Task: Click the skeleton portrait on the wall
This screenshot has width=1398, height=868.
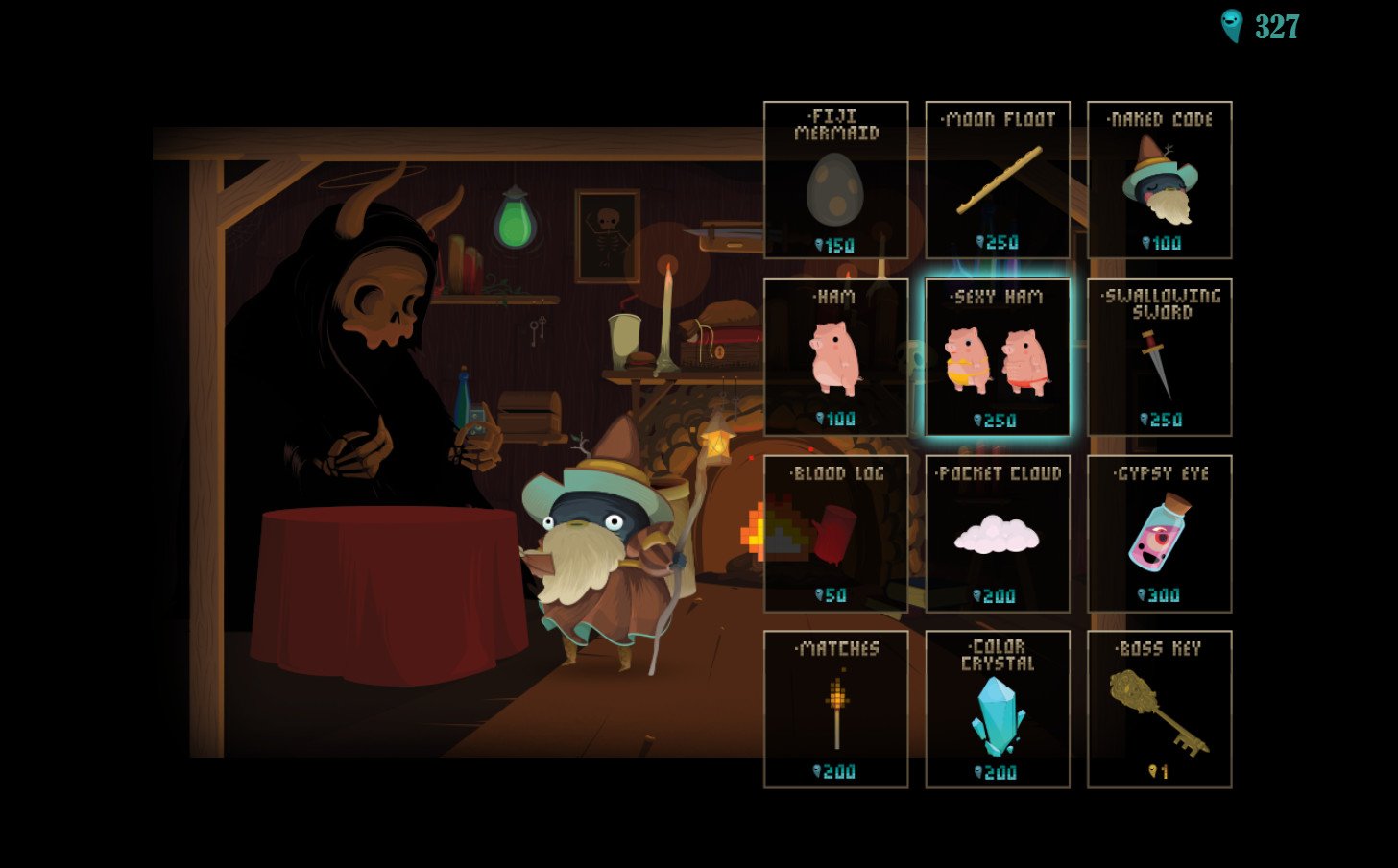Action: [x=608, y=233]
